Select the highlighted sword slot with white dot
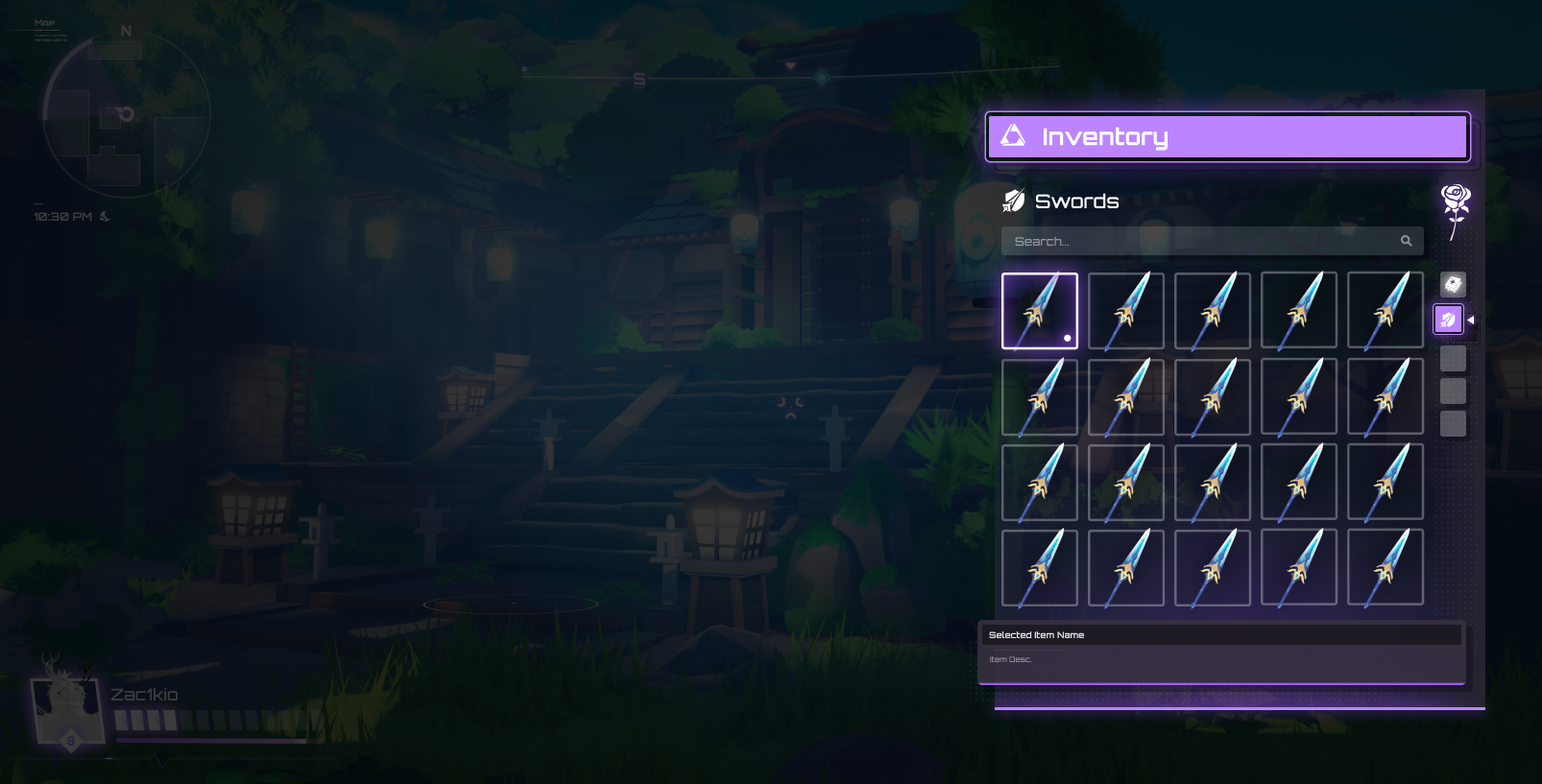 [x=1040, y=311]
